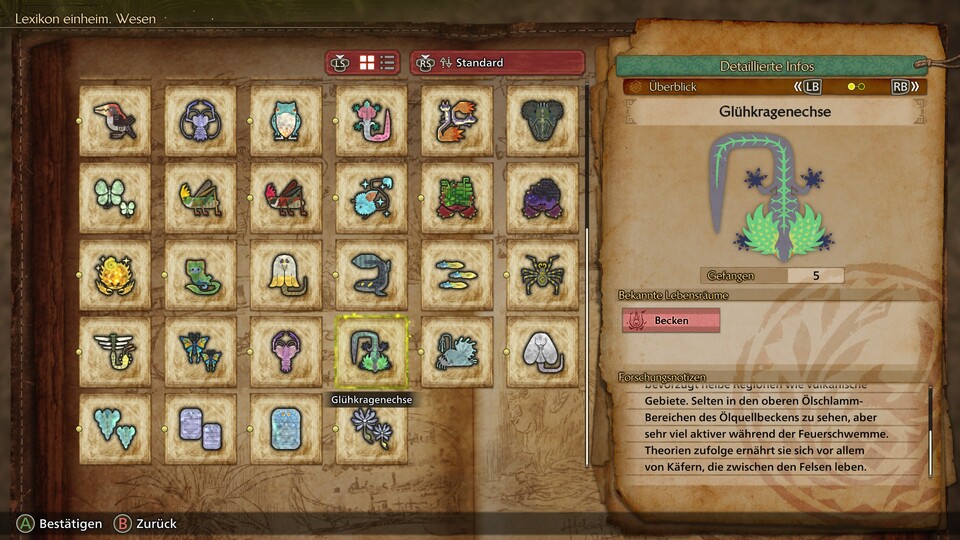Pick the spiky blue-gray hedgehog tile
Viewport: 960px width, 540px height.
click(457, 351)
